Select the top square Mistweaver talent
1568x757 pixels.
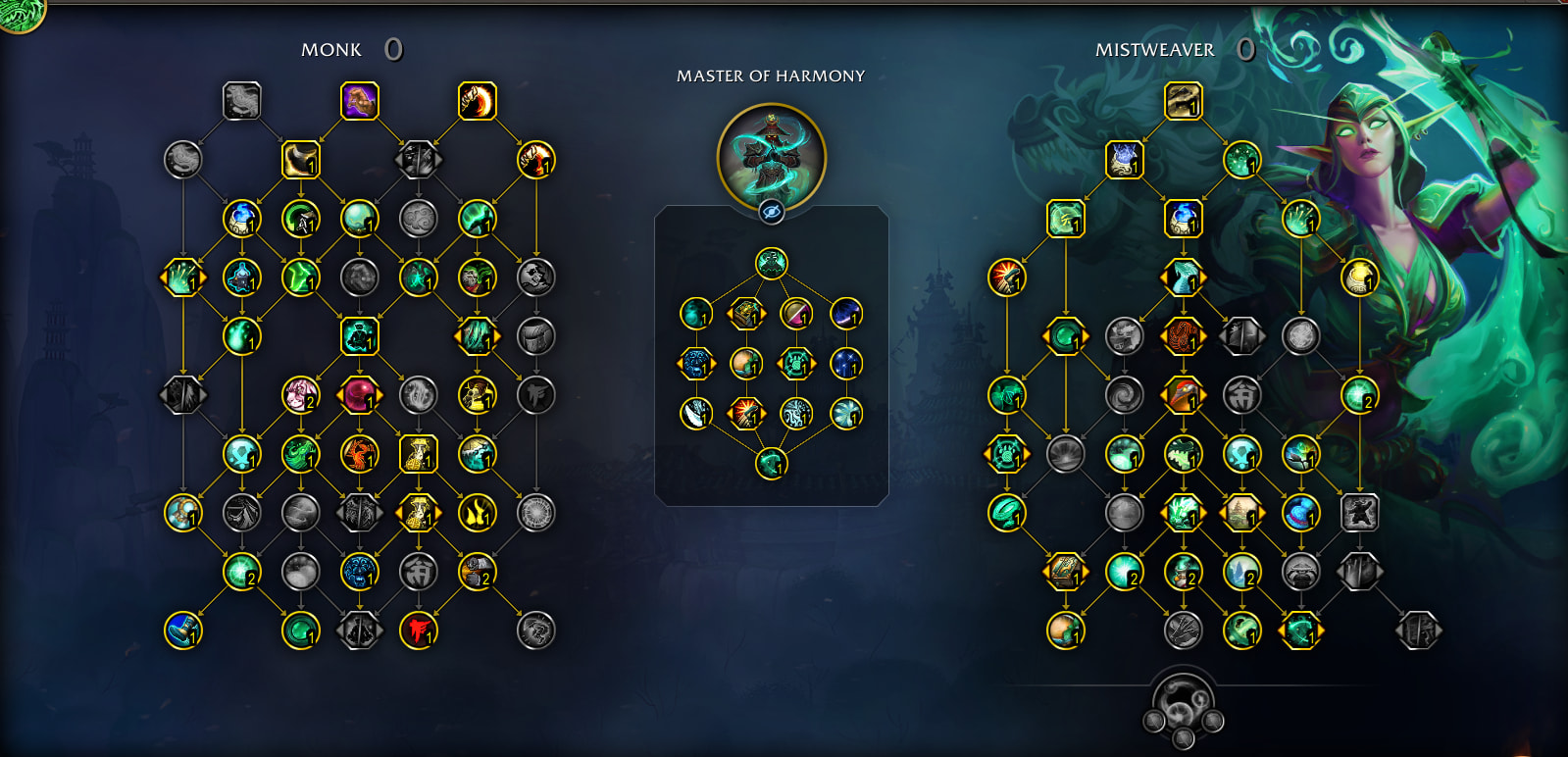1184,101
